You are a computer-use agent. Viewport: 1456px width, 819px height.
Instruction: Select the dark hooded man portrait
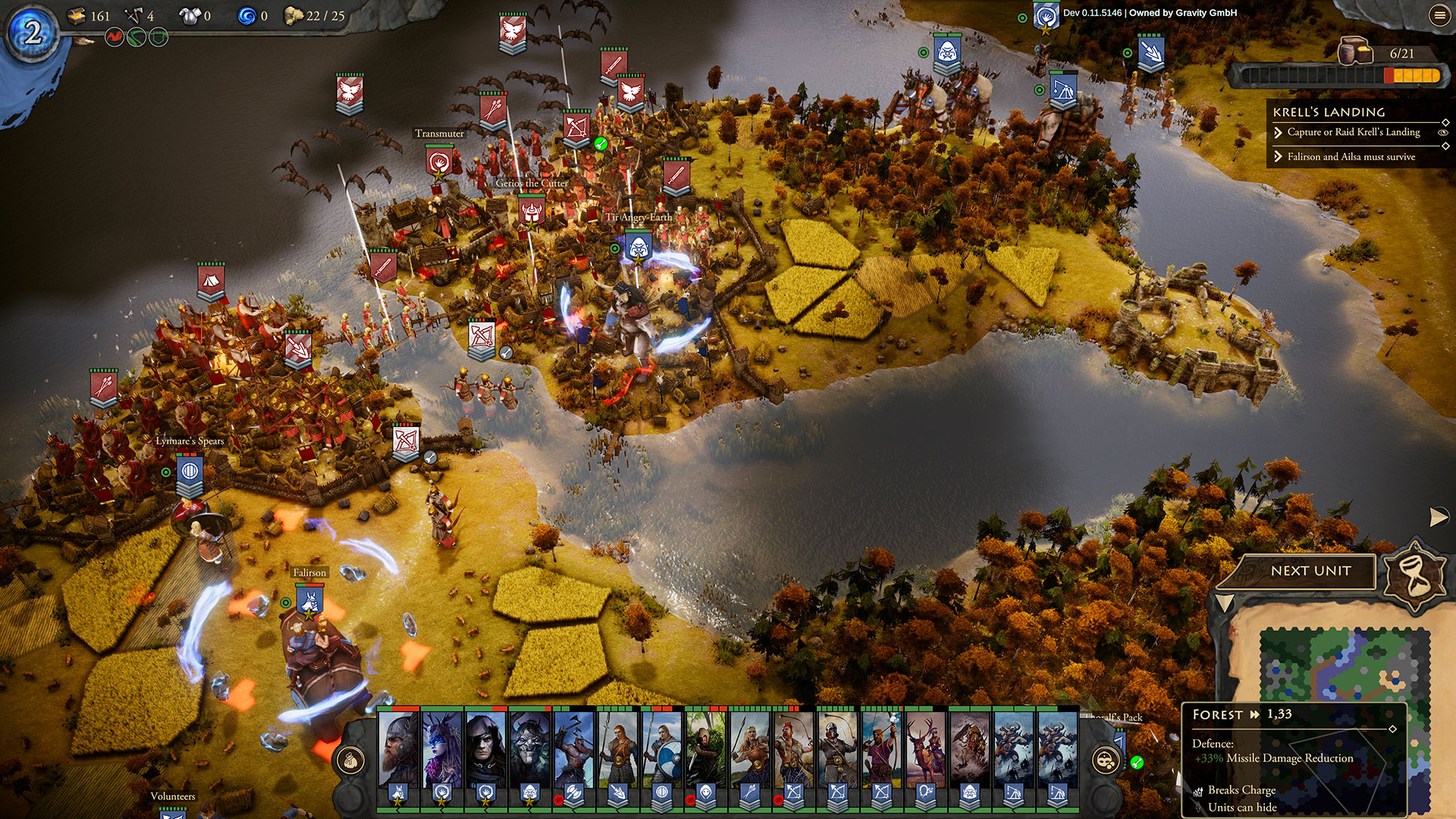click(486, 749)
